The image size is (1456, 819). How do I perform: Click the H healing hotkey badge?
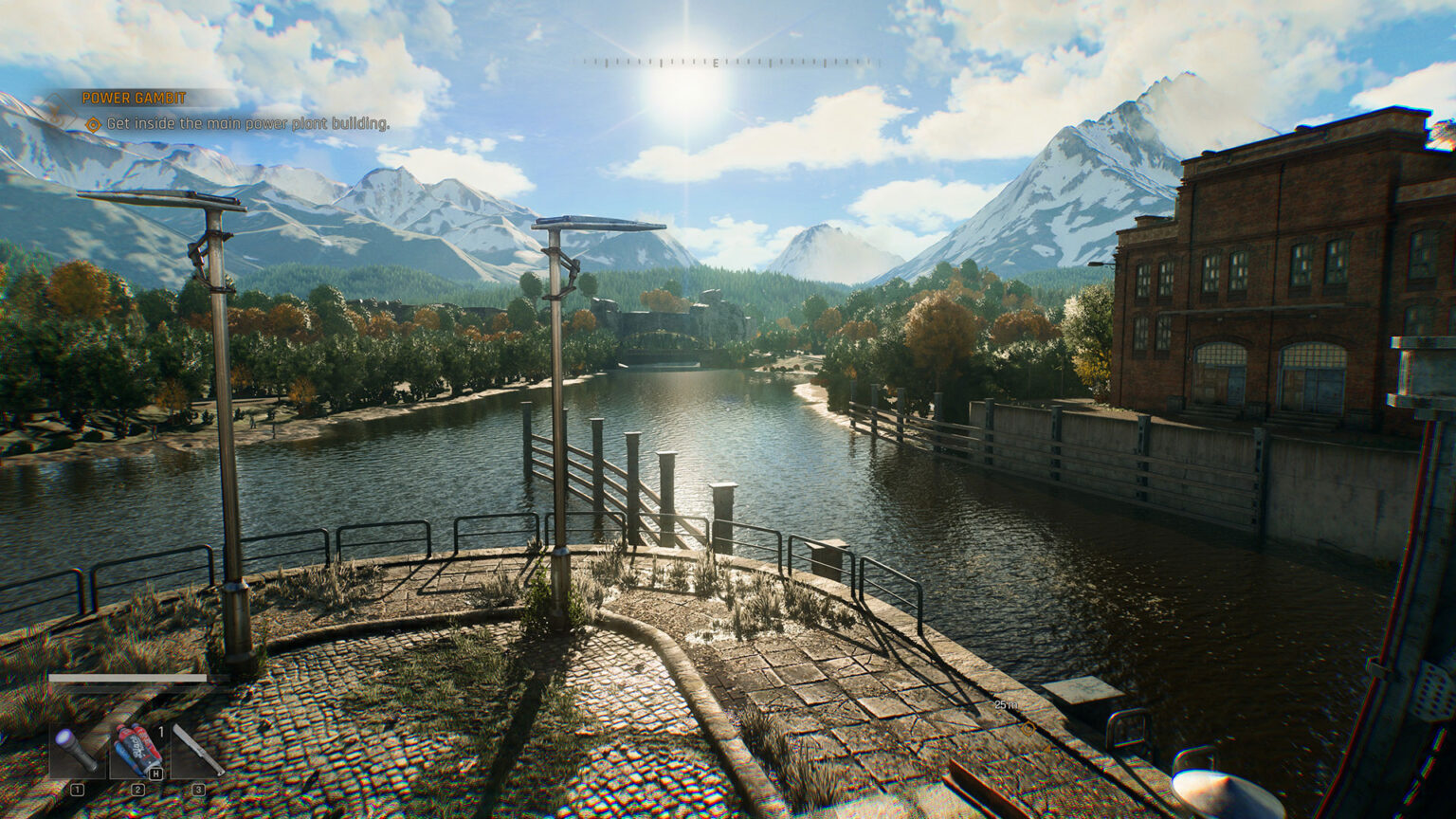click(x=155, y=773)
